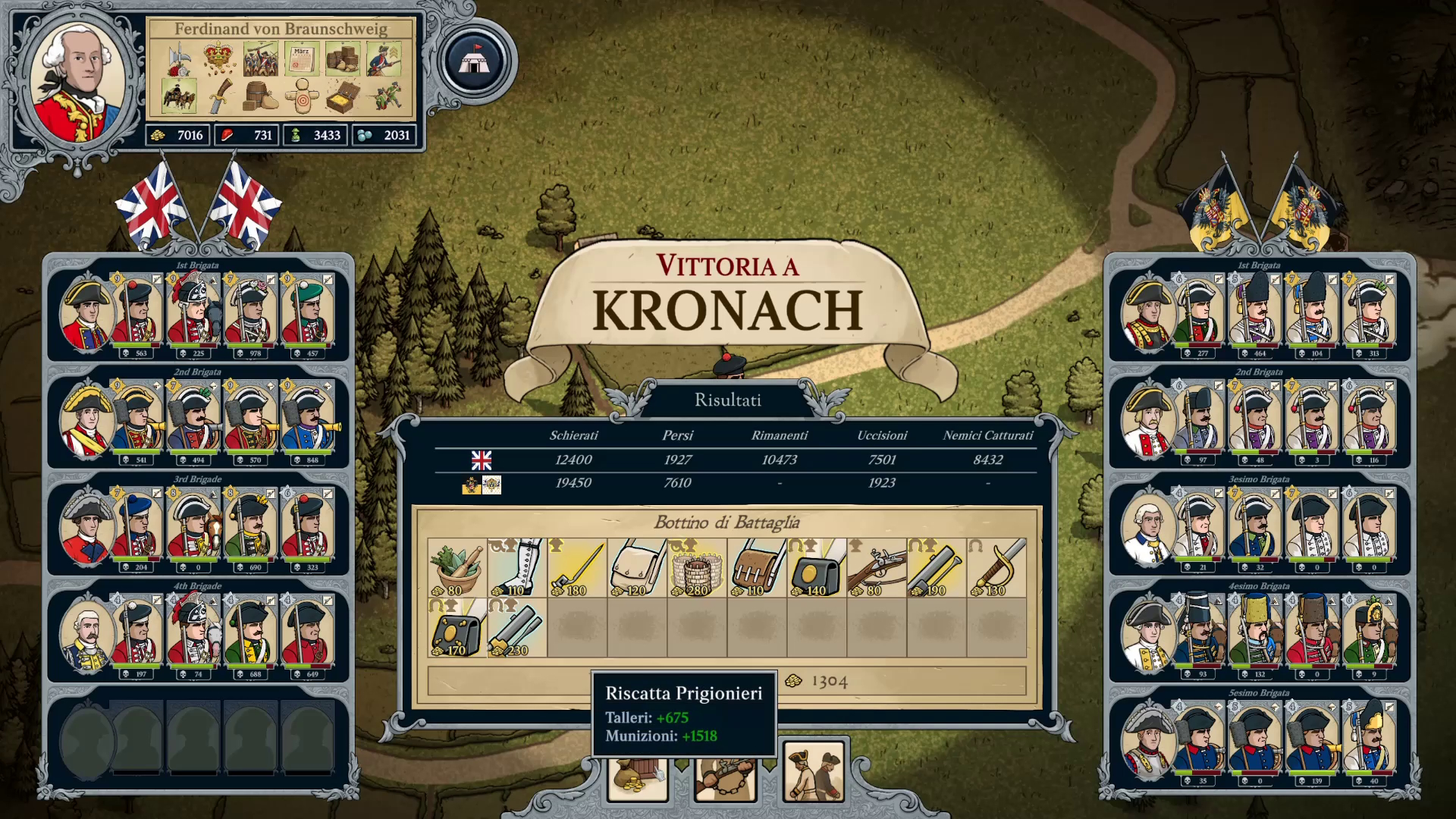The image size is (1456, 819).
Task: Select the crown perk icon
Action: click(x=218, y=58)
